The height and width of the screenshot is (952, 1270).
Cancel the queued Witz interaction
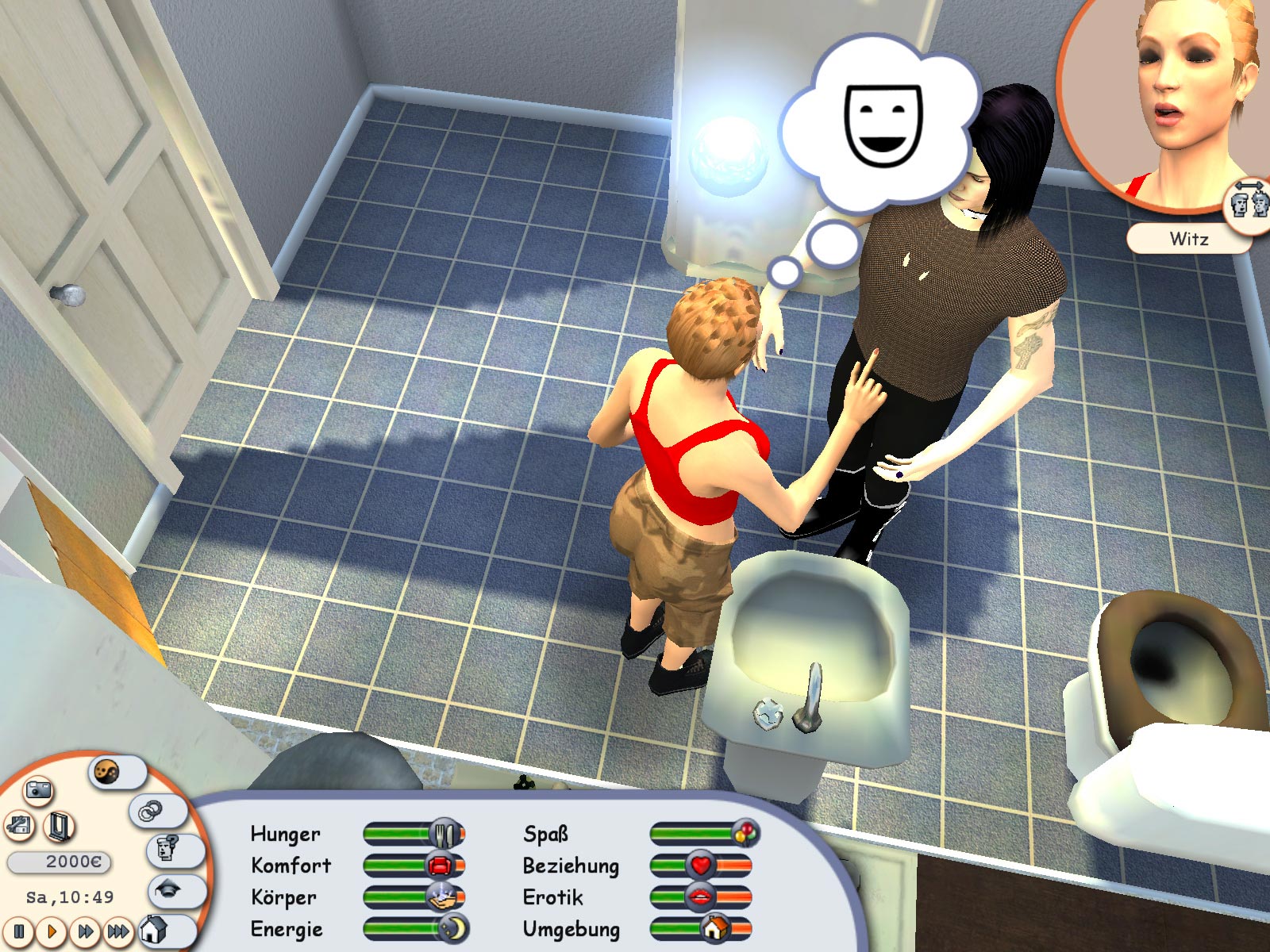[1188, 238]
